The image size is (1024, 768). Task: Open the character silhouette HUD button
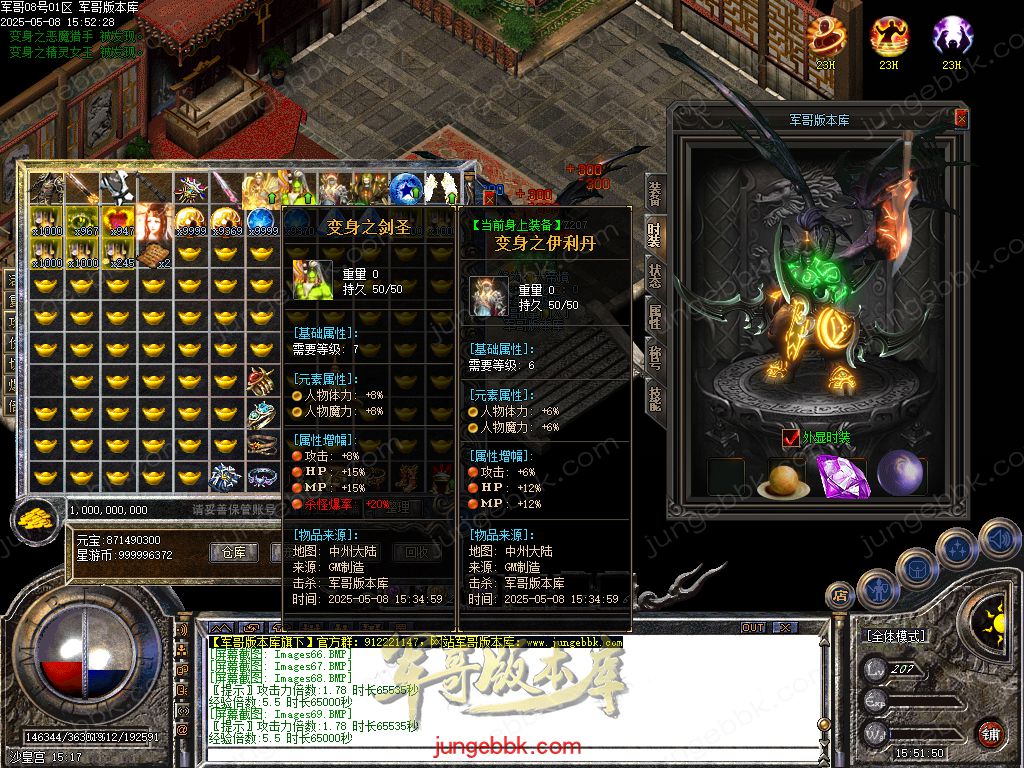[877, 590]
